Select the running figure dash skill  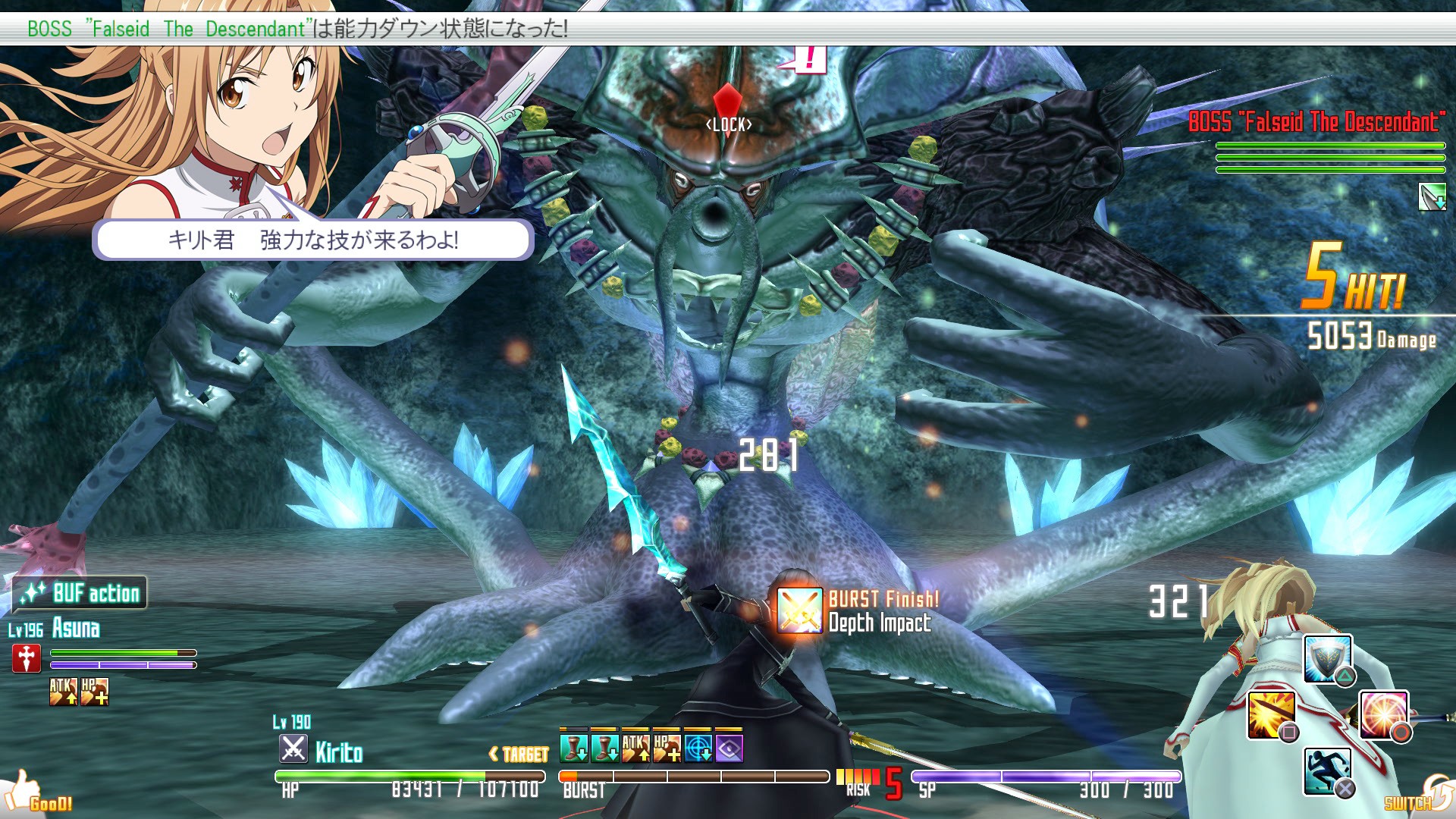click(1327, 770)
